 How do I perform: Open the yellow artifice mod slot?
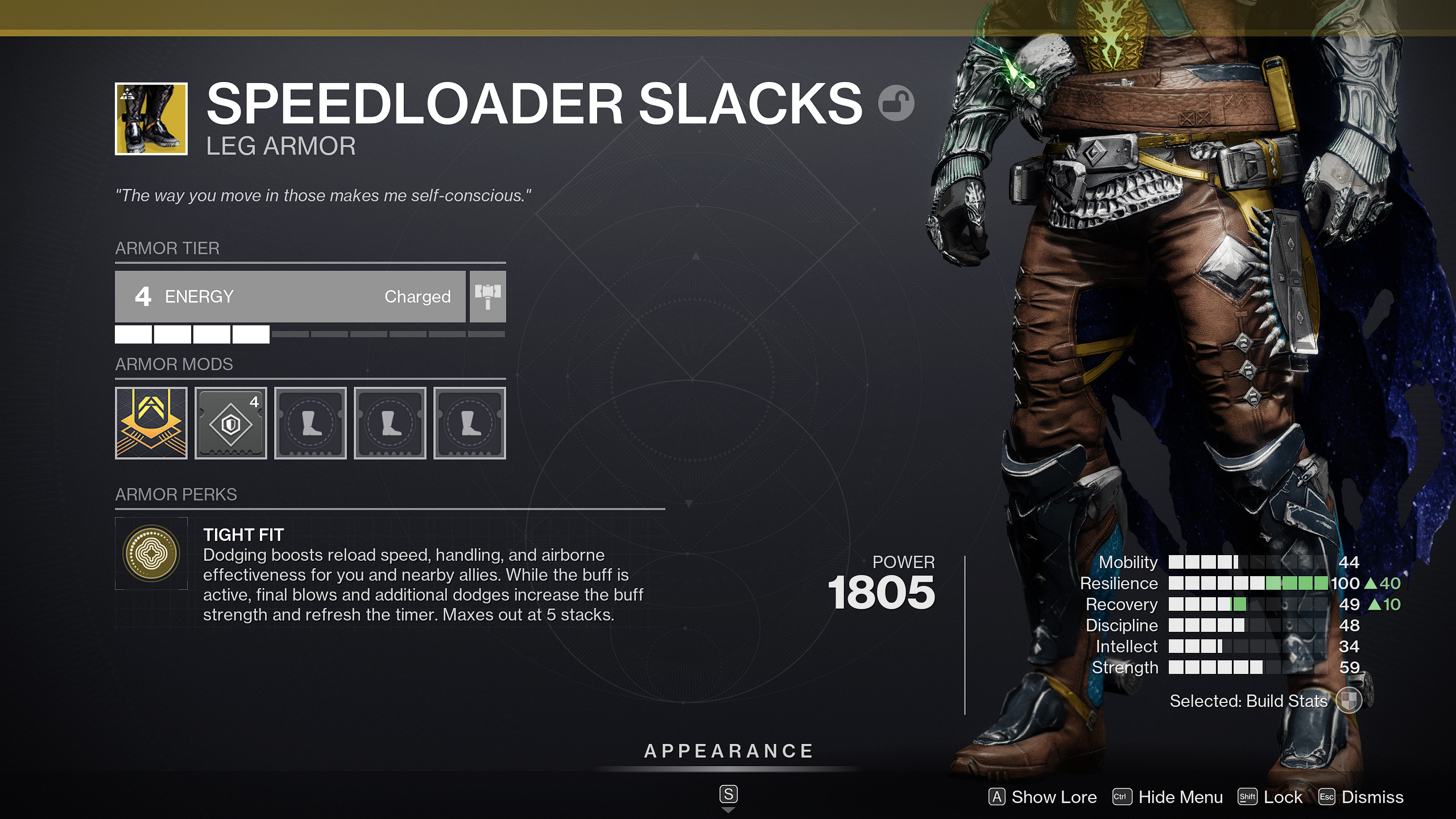point(151,423)
